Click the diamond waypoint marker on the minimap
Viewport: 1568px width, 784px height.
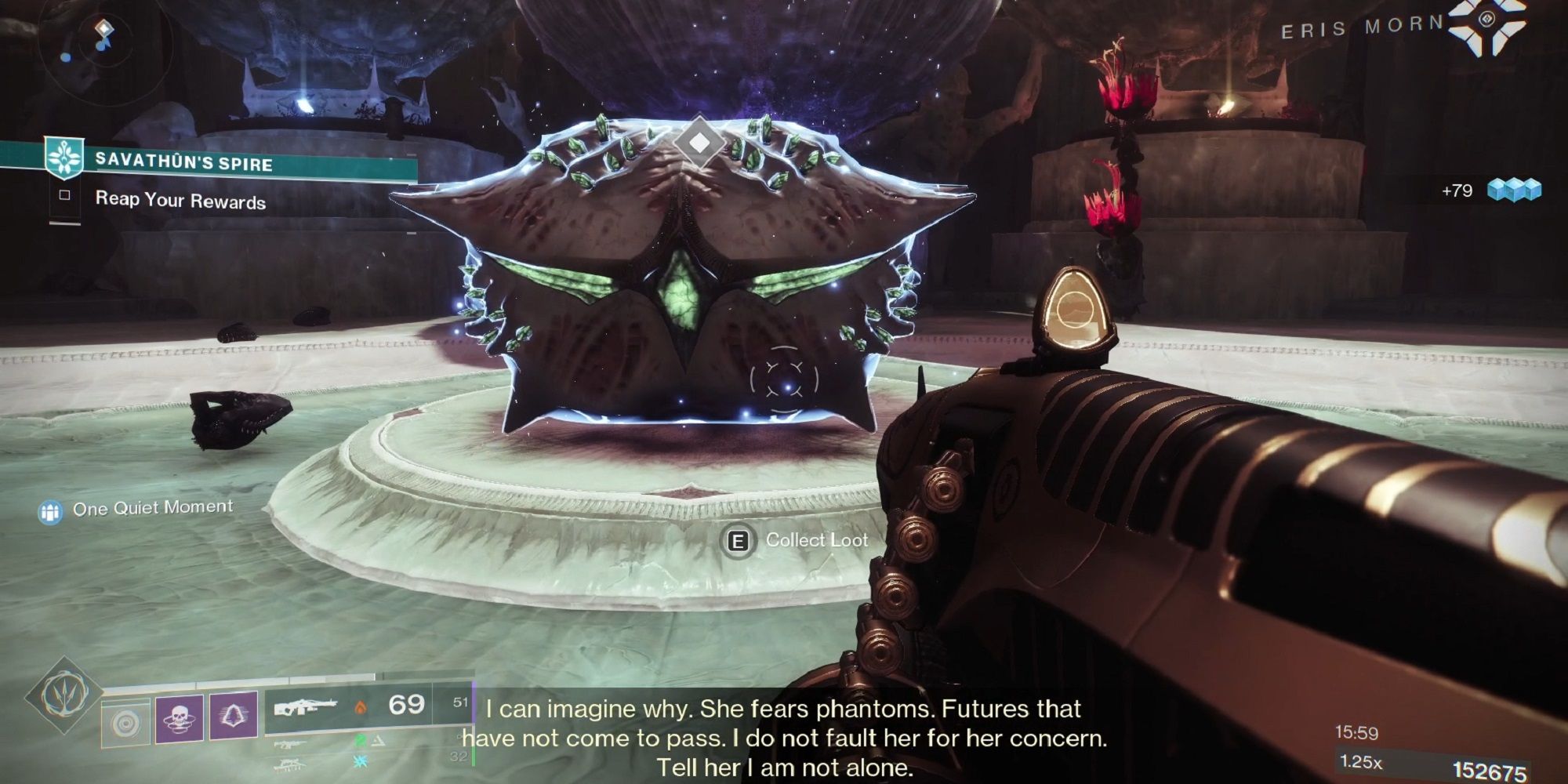click(105, 29)
